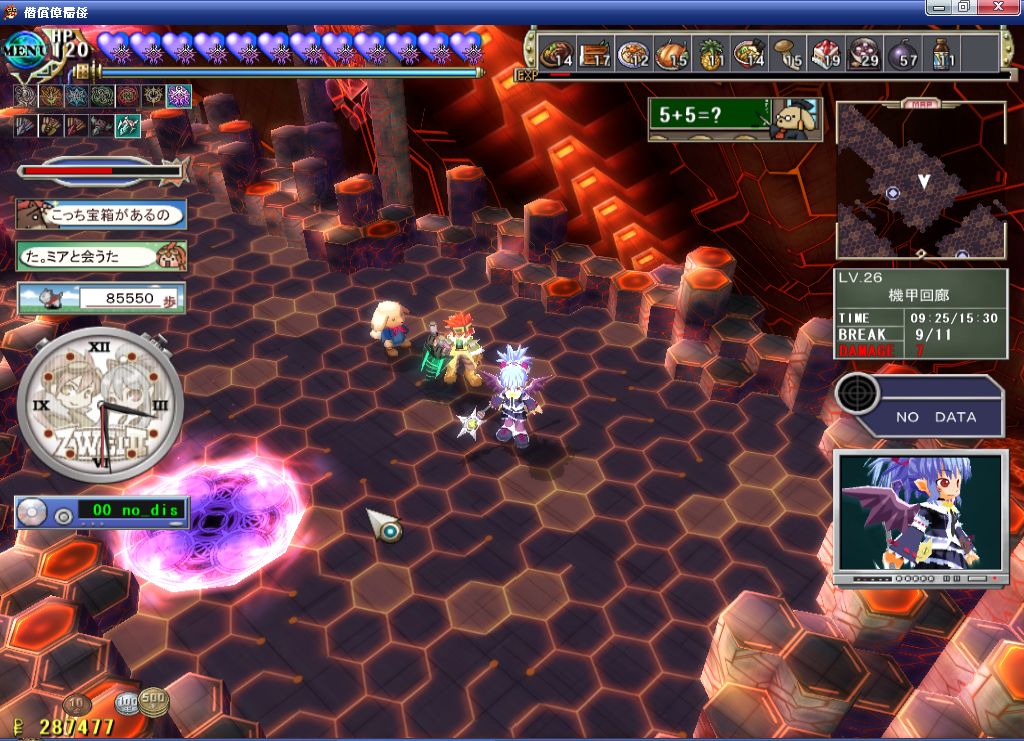Click the MAP tab above the minimap
The image size is (1024, 741).
point(920,103)
